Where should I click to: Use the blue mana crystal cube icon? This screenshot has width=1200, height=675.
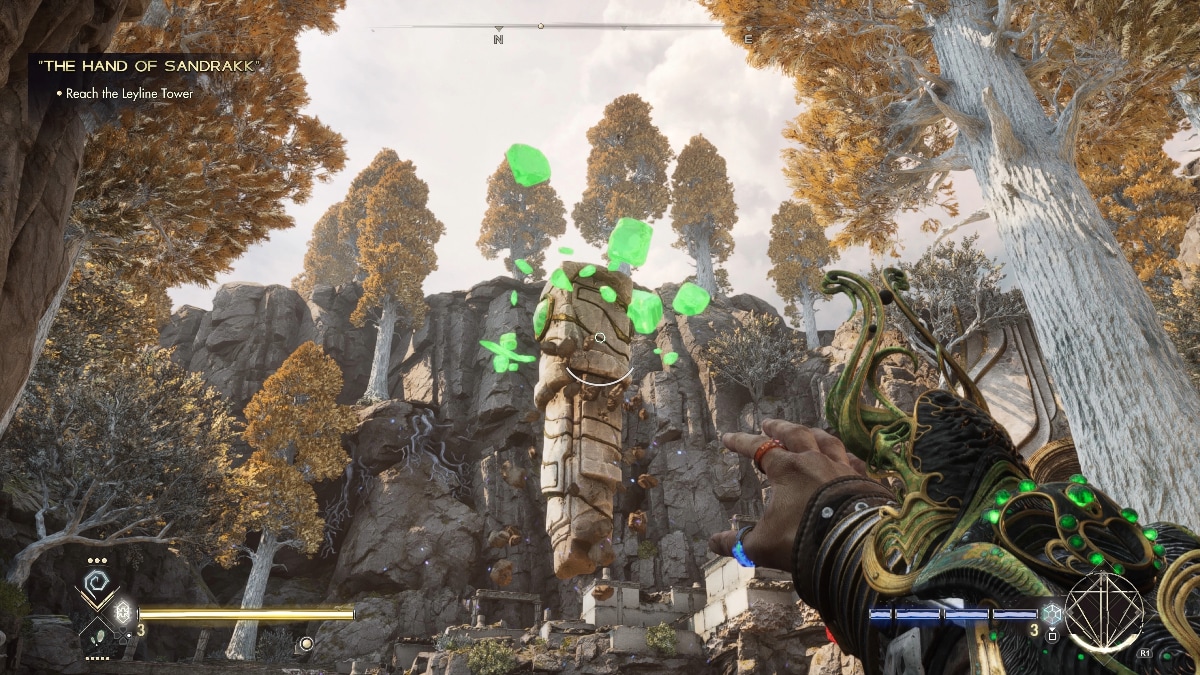click(1050, 614)
